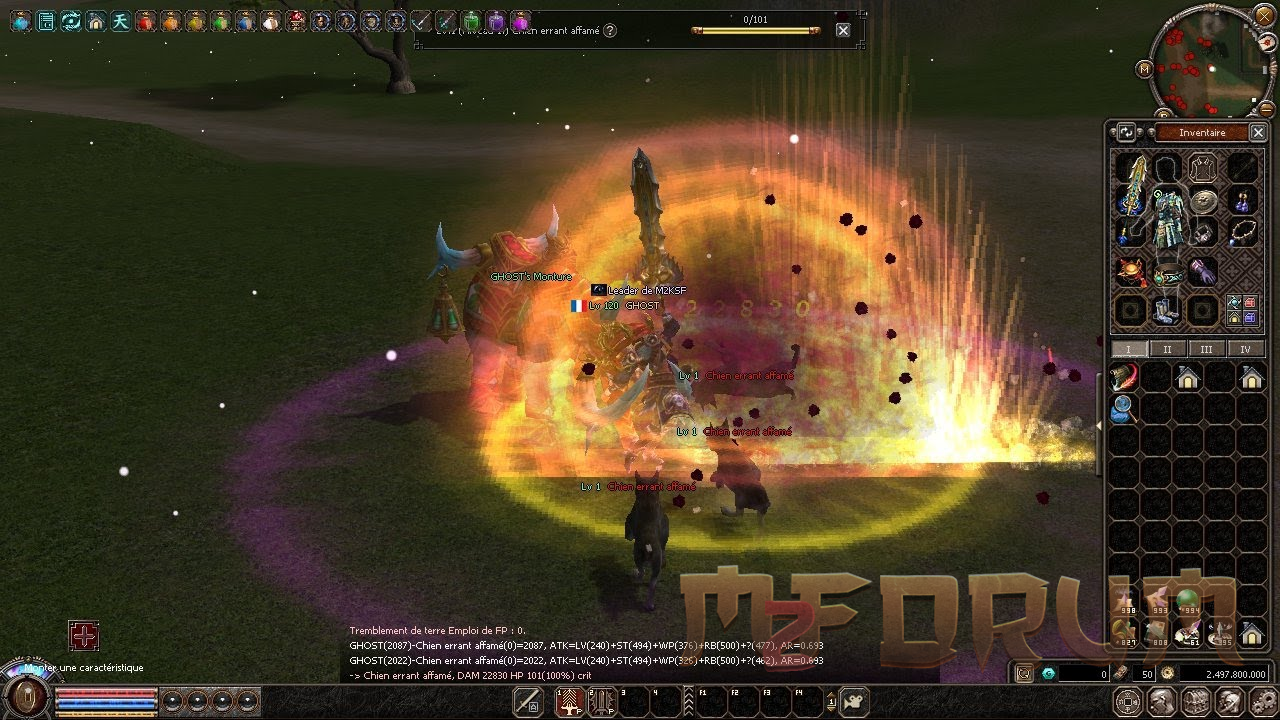Image resolution: width=1280 pixels, height=720 pixels.
Task: Click the refresh button left of Inventaire title
Action: coord(1126,132)
